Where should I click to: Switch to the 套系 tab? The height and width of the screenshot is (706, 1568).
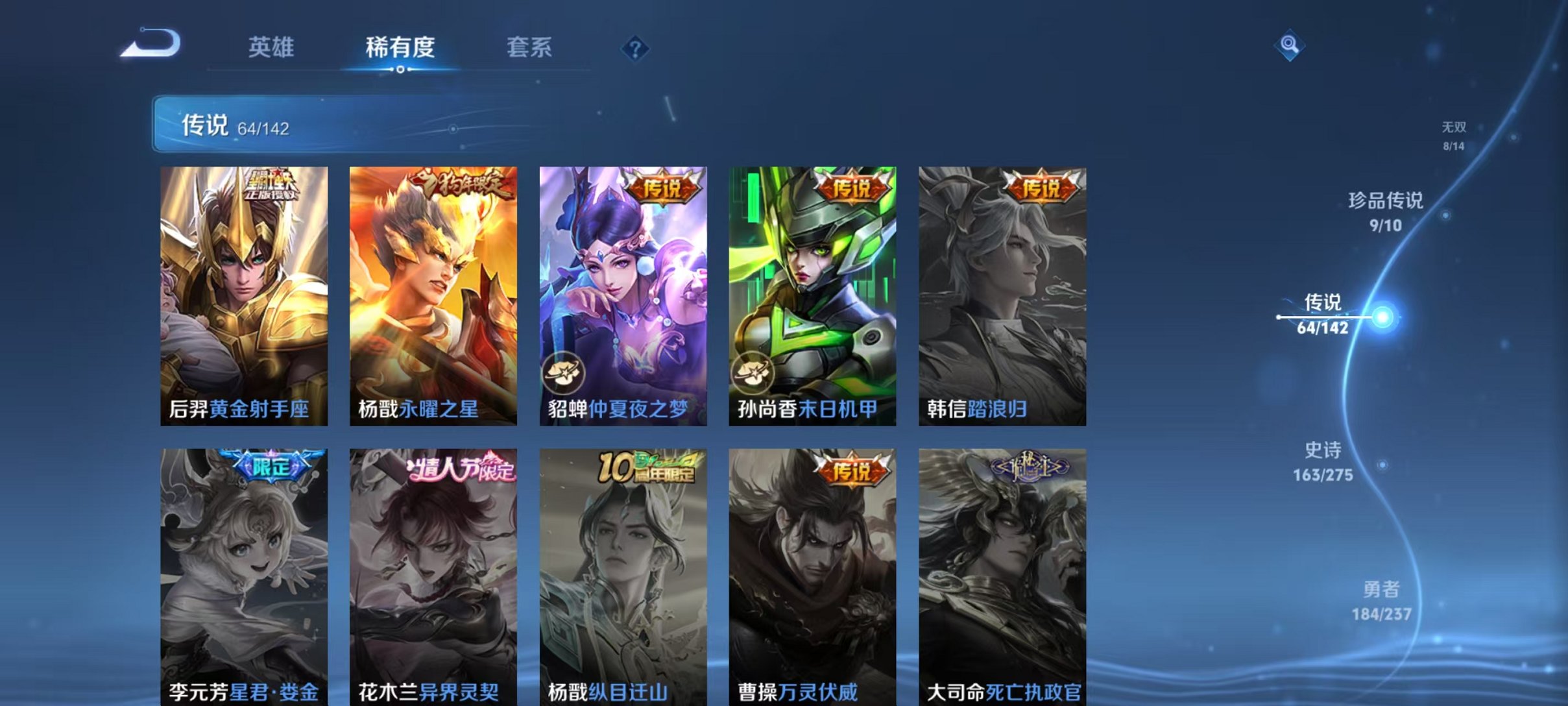(x=529, y=47)
